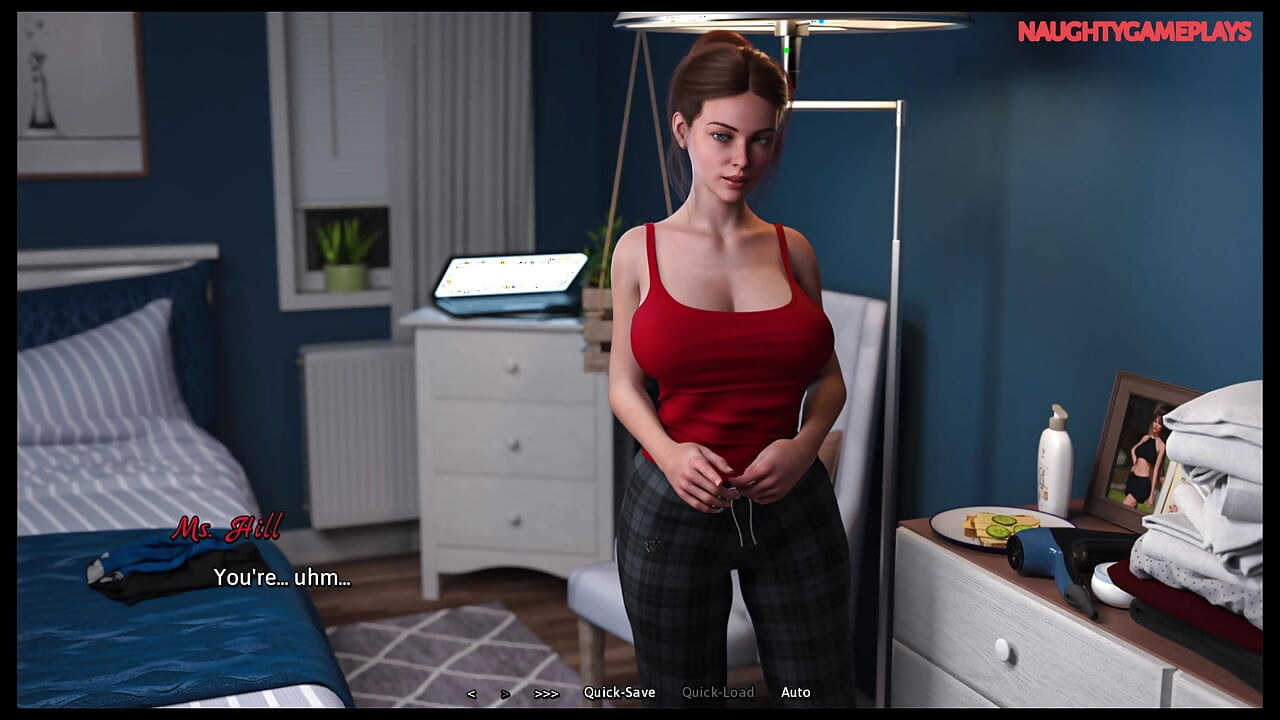
Task: Activate skip mode with the ">>>" icon
Action: 546,692
